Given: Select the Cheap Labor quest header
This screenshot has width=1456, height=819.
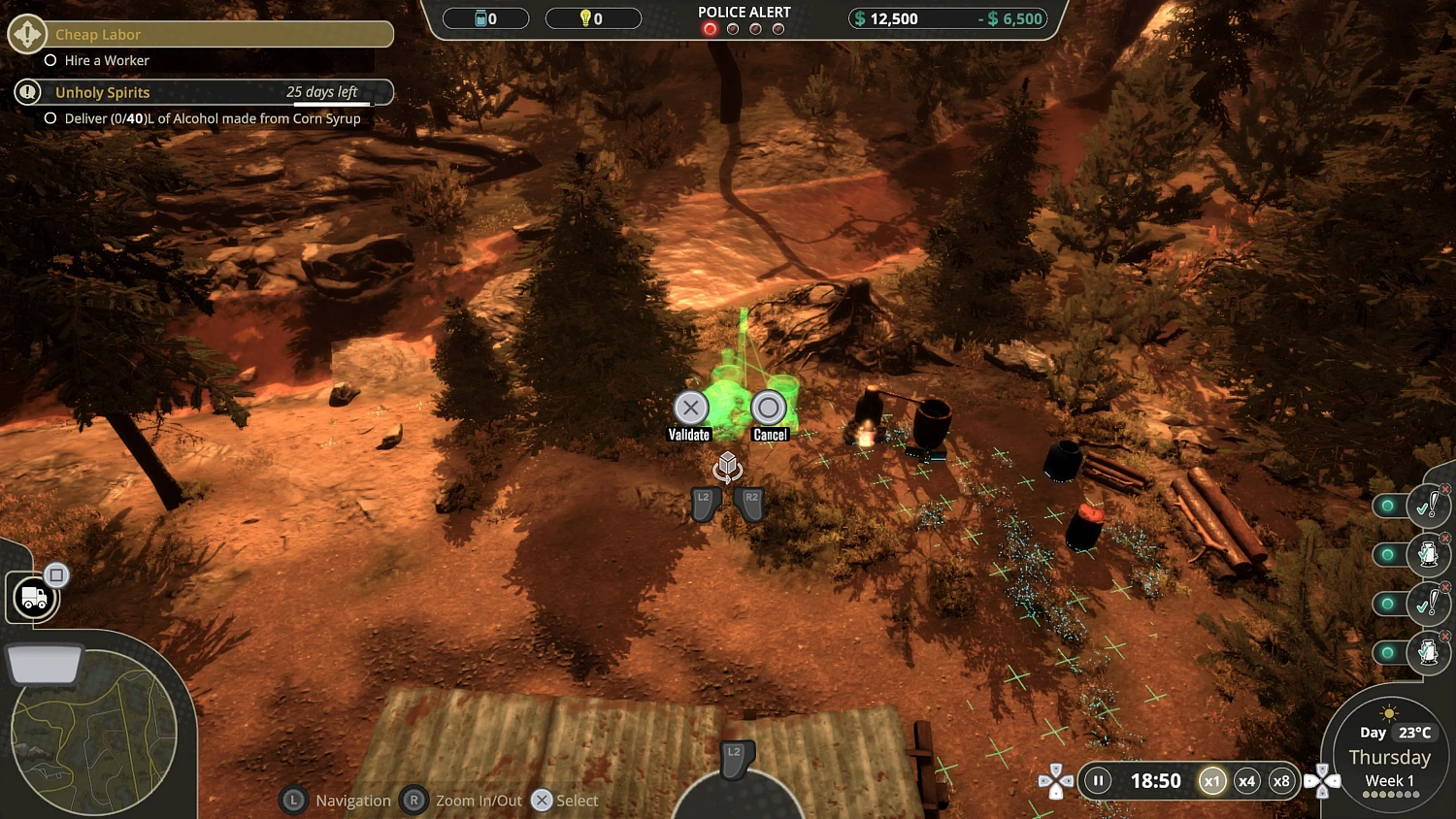Looking at the screenshot, I should (97, 34).
